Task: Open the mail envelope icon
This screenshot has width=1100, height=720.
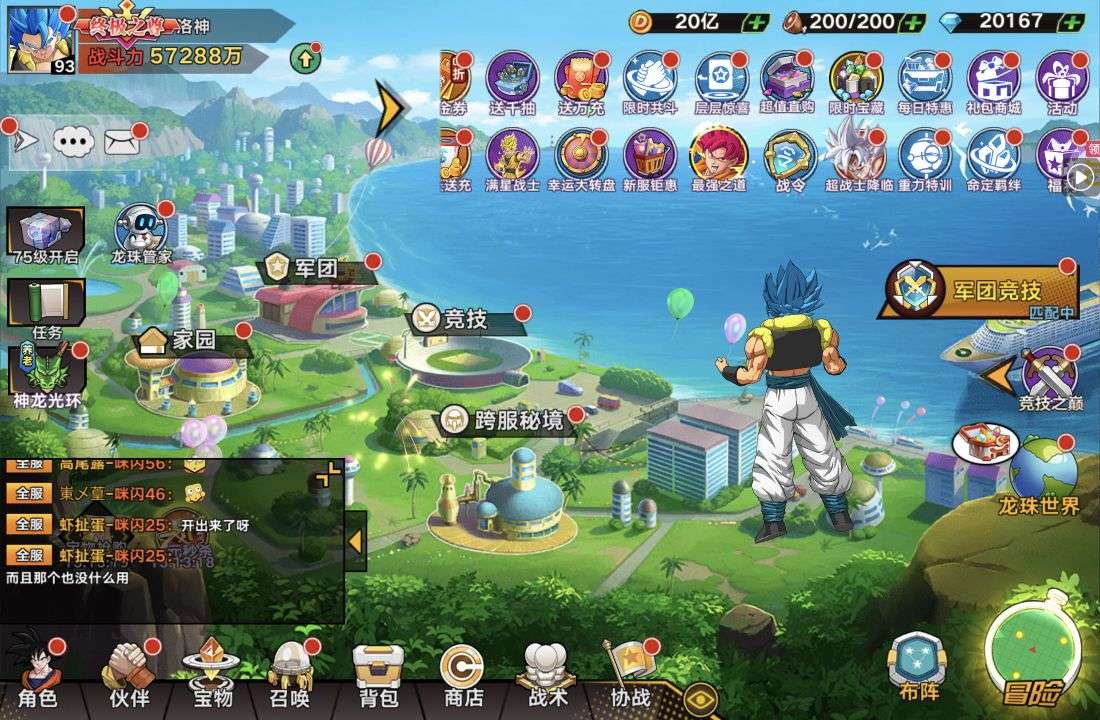Action: tap(121, 143)
